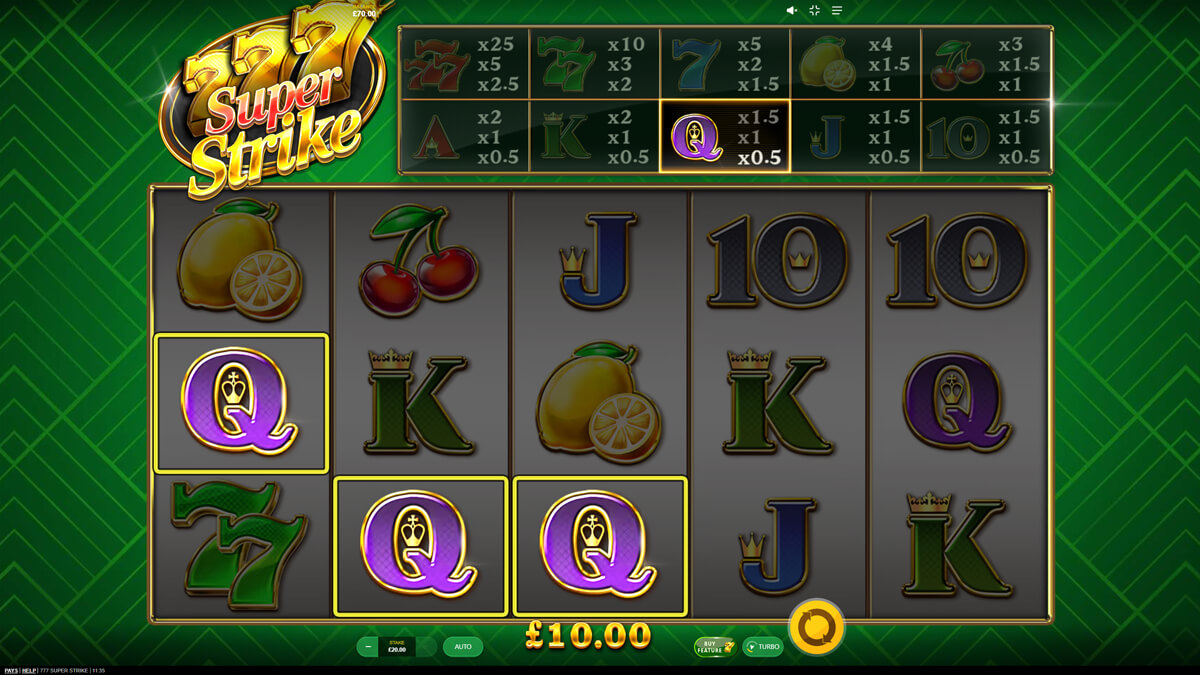Spin the reels with the gold button

[817, 627]
